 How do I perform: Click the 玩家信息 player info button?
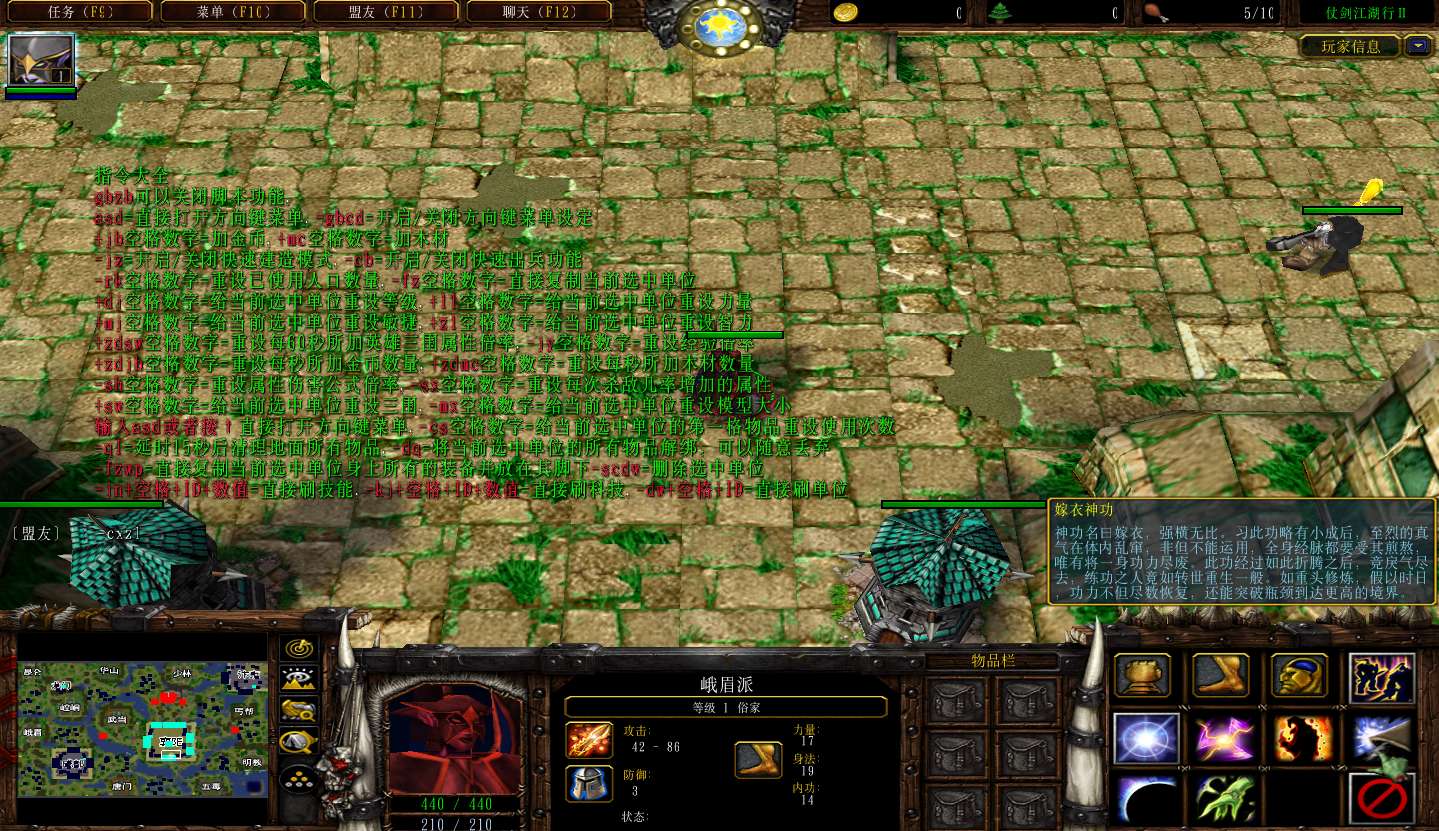[x=1350, y=46]
